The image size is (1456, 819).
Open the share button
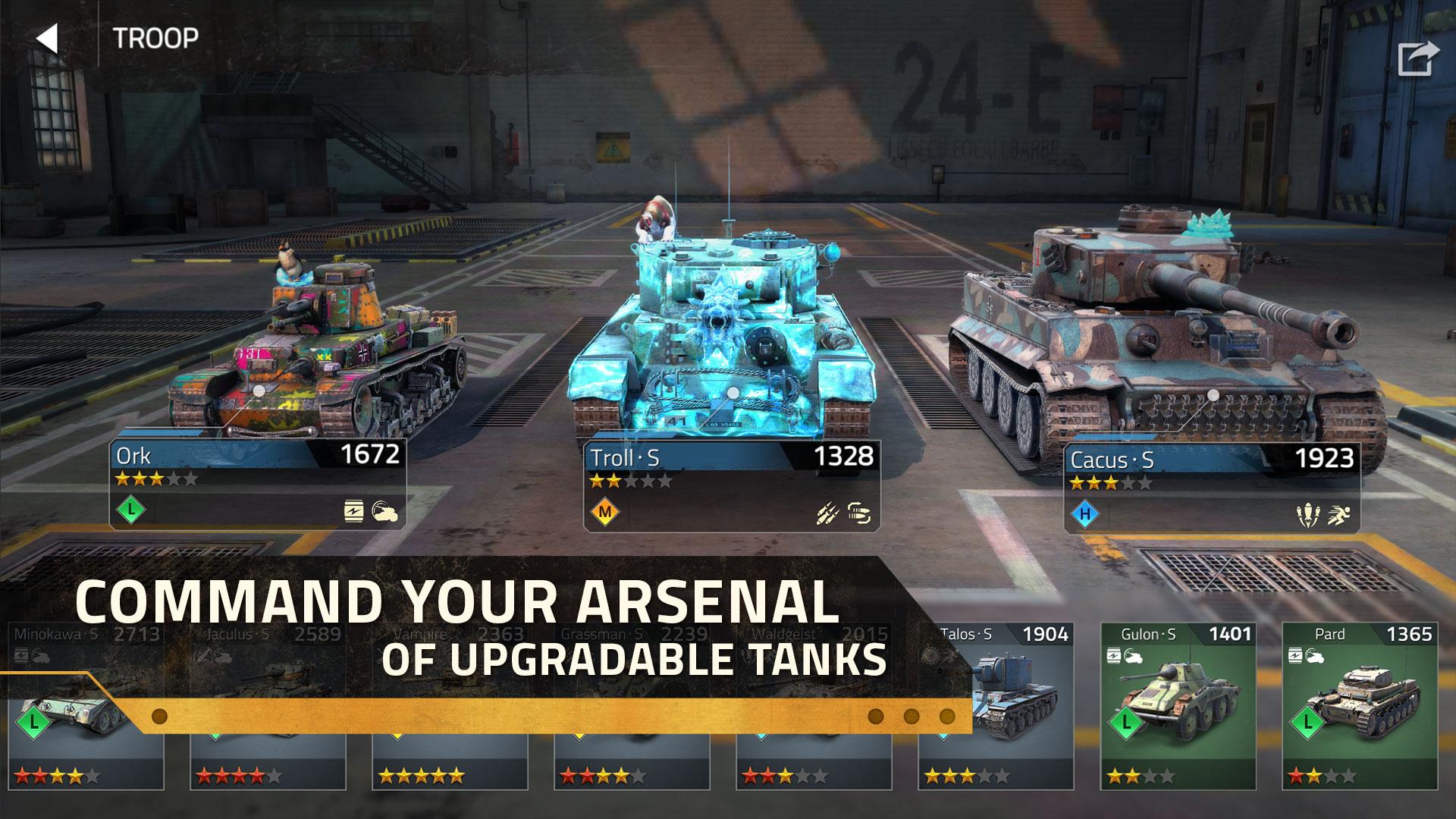[x=1417, y=58]
